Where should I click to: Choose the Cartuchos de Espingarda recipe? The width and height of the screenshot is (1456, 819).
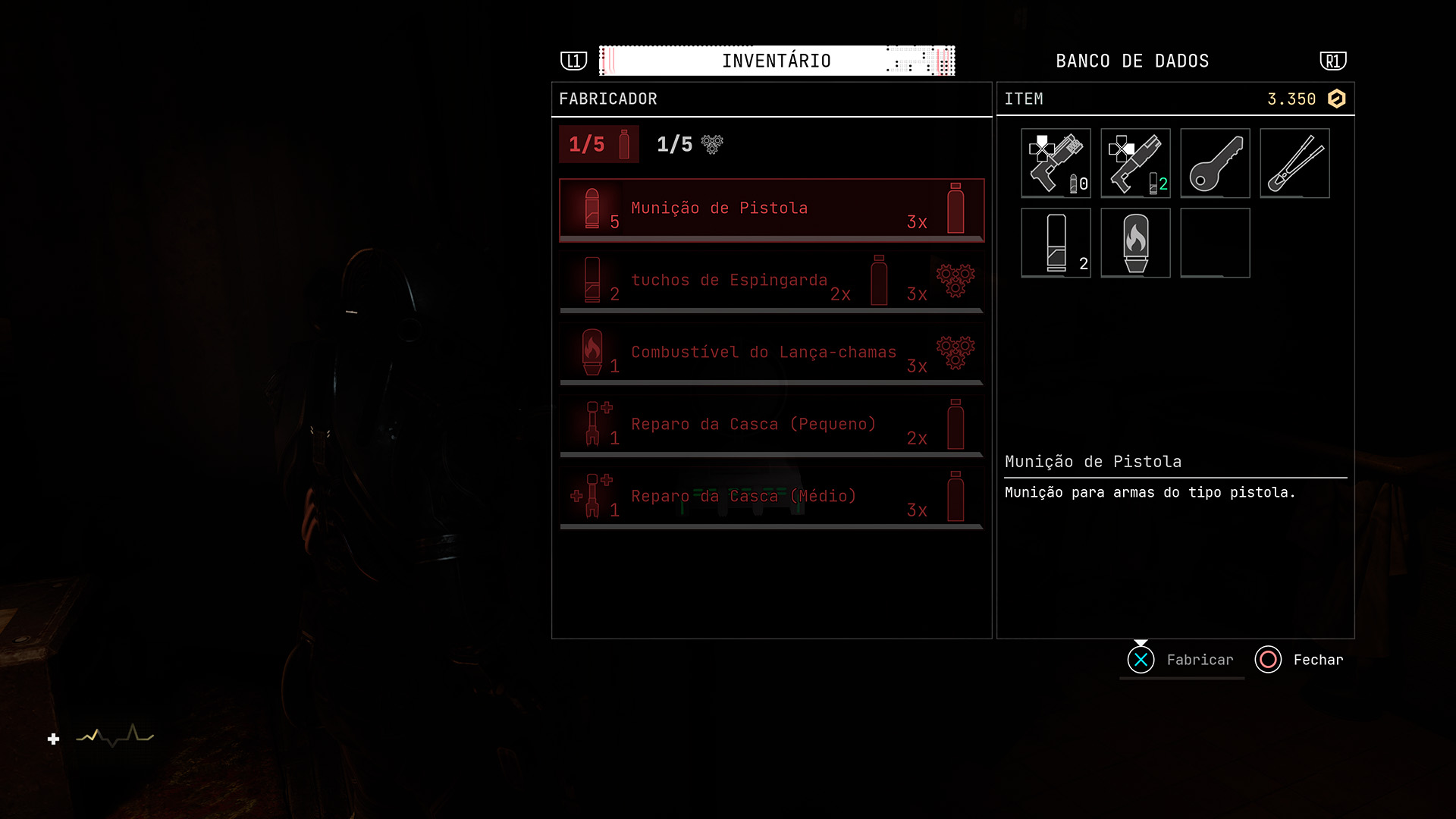coord(771,282)
